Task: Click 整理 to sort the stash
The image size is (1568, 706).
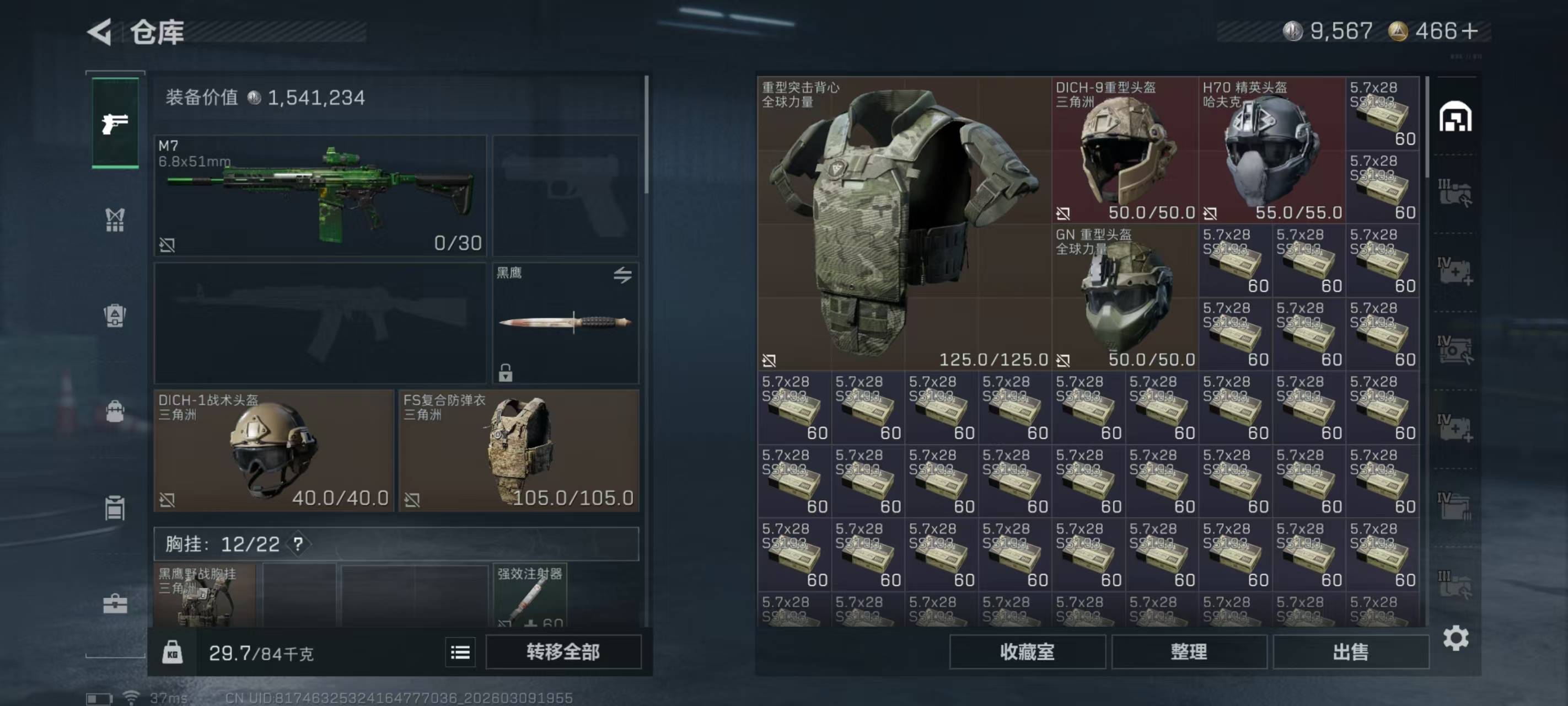Action: point(1189,652)
